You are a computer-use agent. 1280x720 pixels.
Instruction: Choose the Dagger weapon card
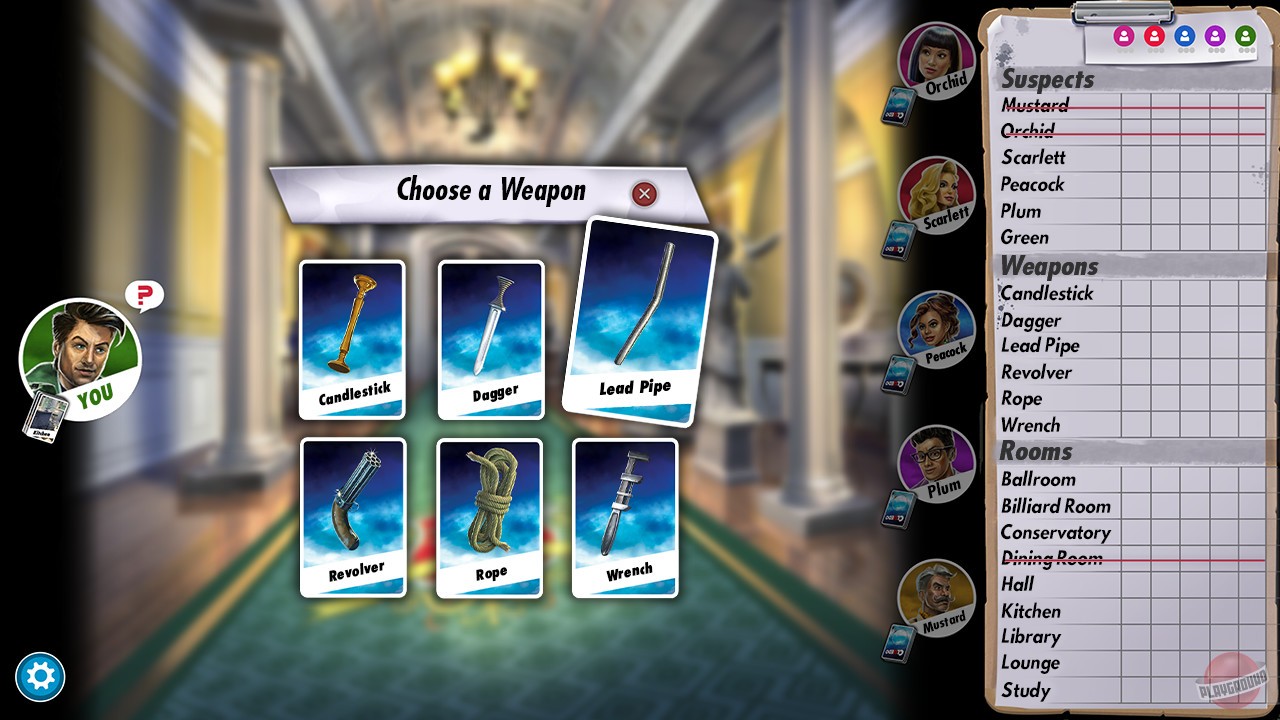(489, 340)
